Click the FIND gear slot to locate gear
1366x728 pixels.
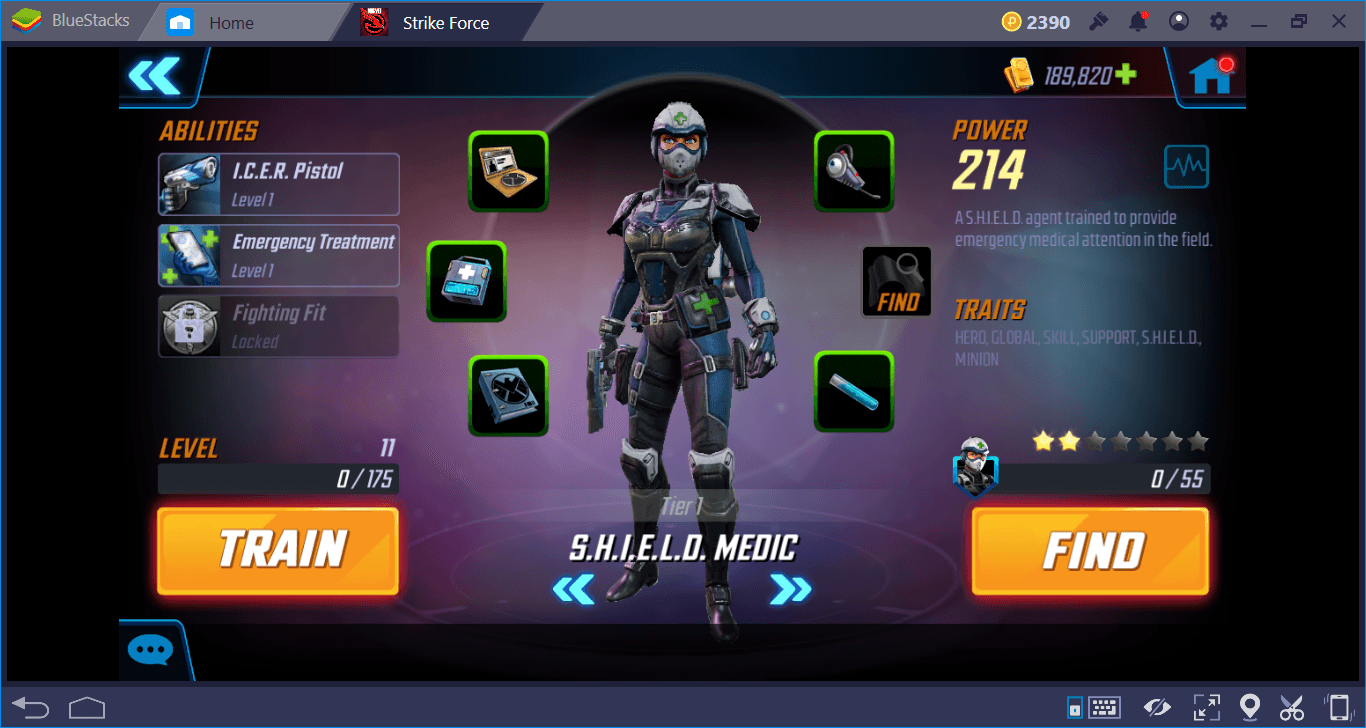click(896, 281)
